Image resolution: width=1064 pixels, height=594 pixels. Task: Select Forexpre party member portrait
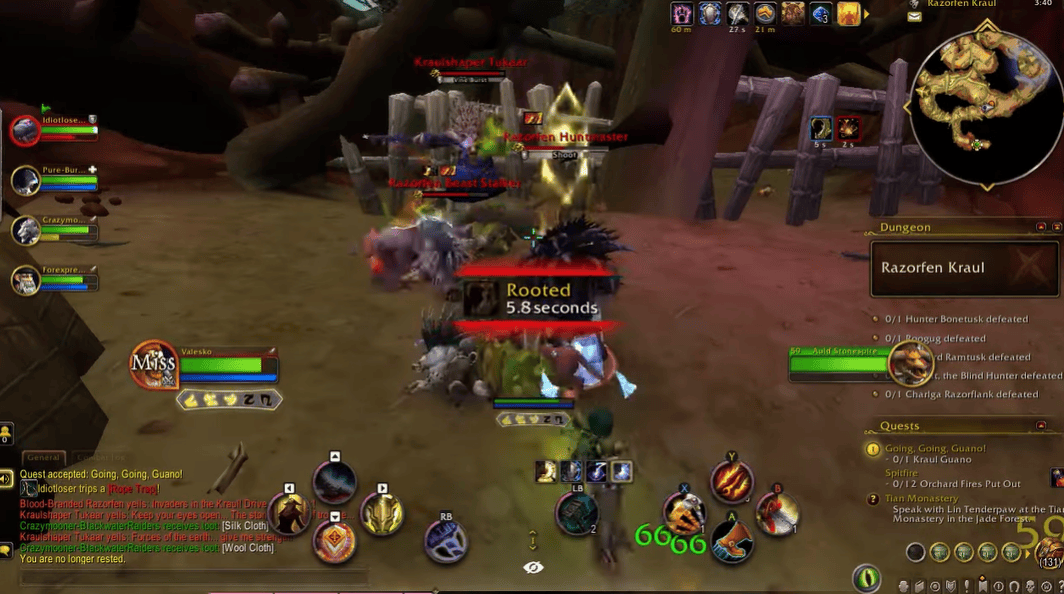click(26, 279)
